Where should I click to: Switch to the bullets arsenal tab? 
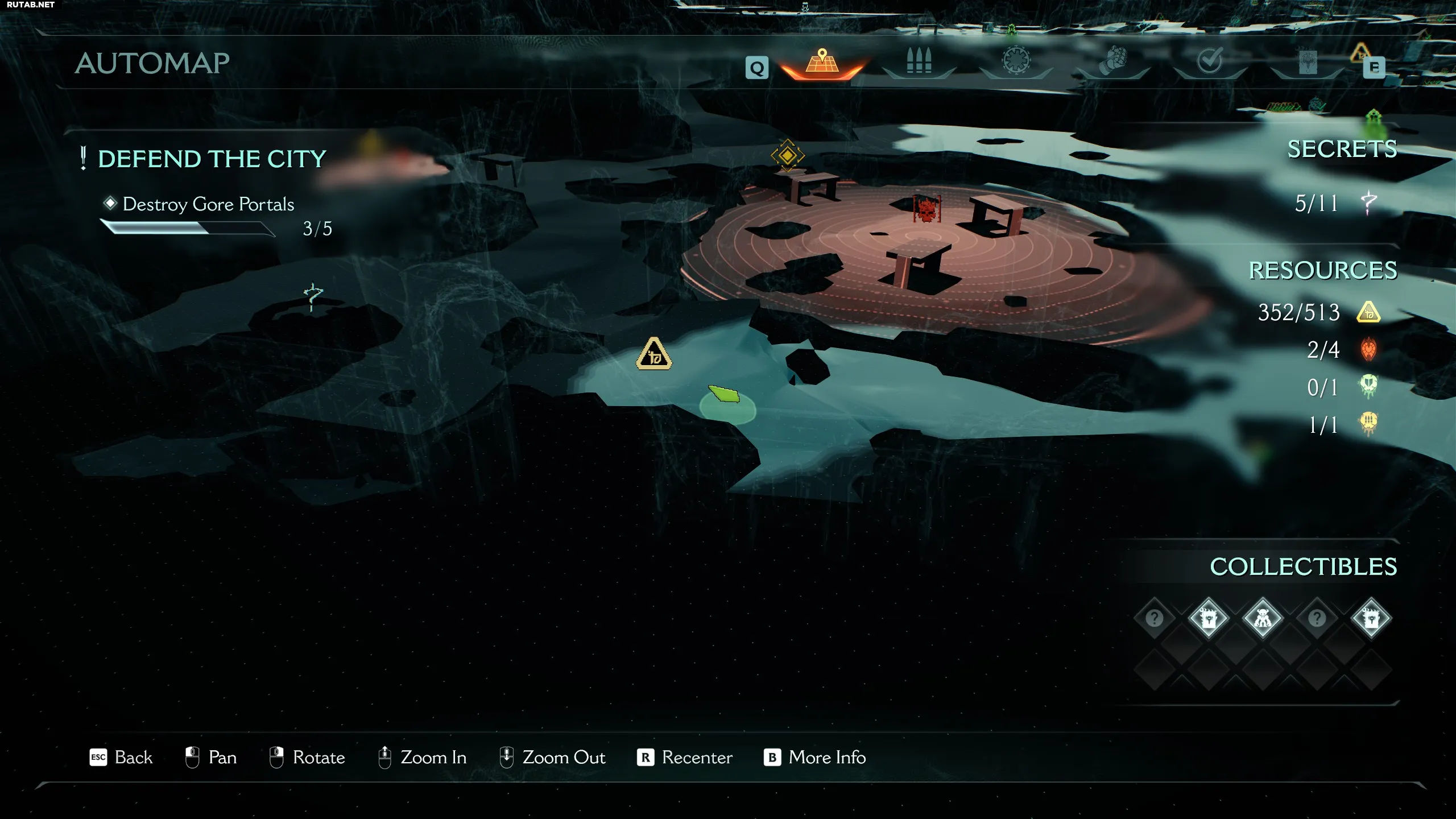pyautogui.click(x=919, y=61)
